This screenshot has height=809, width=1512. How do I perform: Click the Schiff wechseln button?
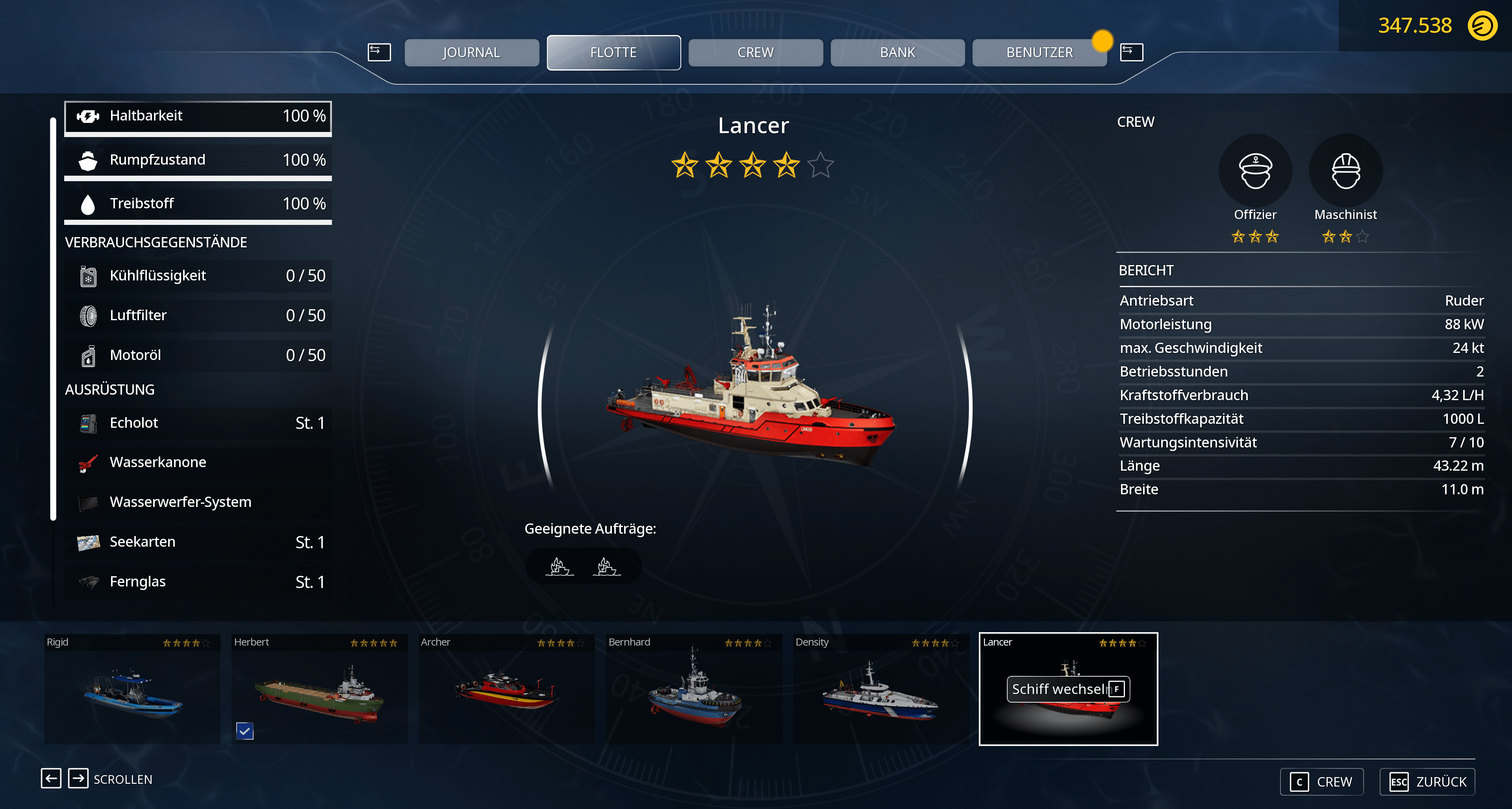(x=1068, y=689)
